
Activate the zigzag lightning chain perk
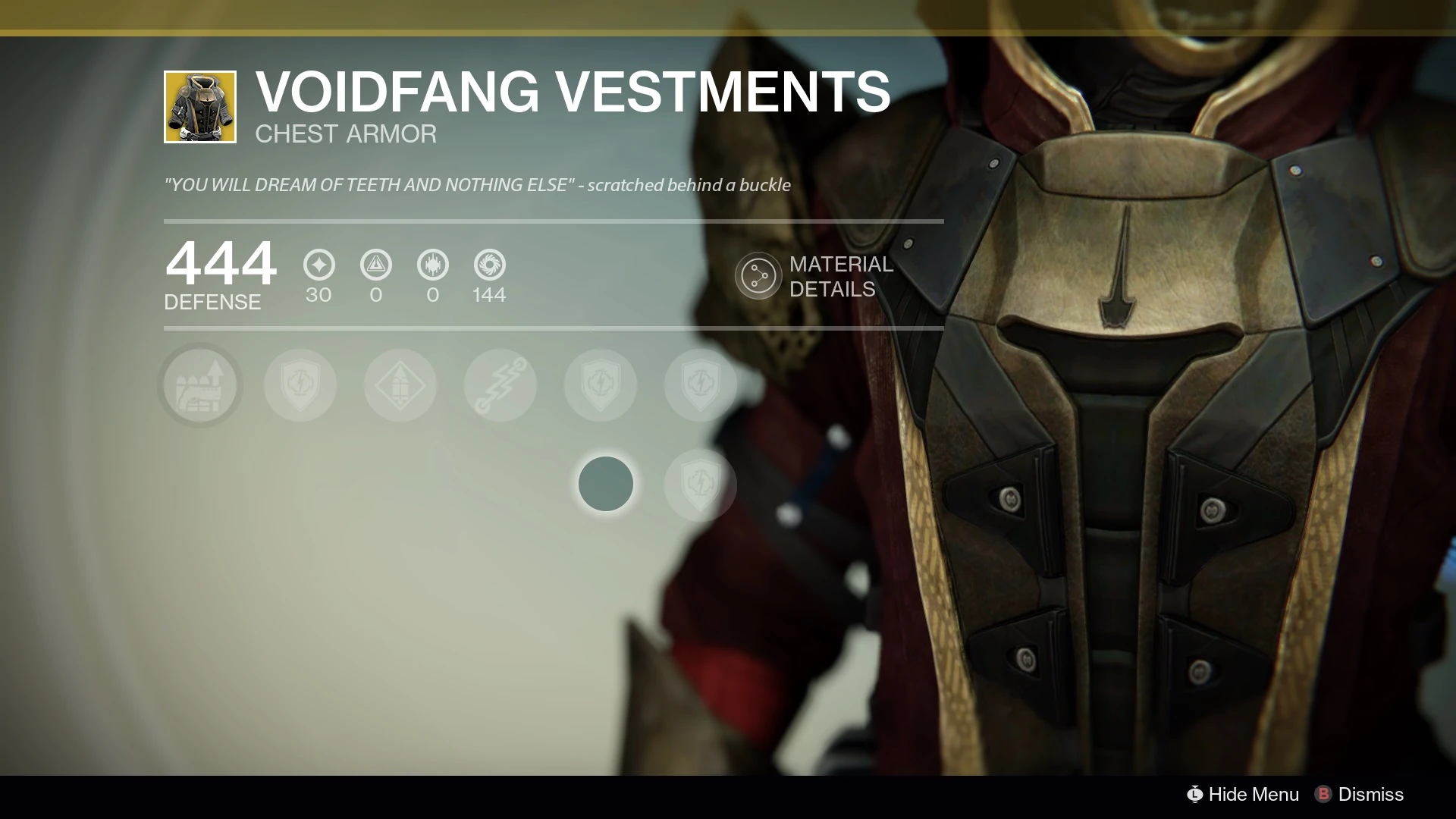pyautogui.click(x=500, y=385)
